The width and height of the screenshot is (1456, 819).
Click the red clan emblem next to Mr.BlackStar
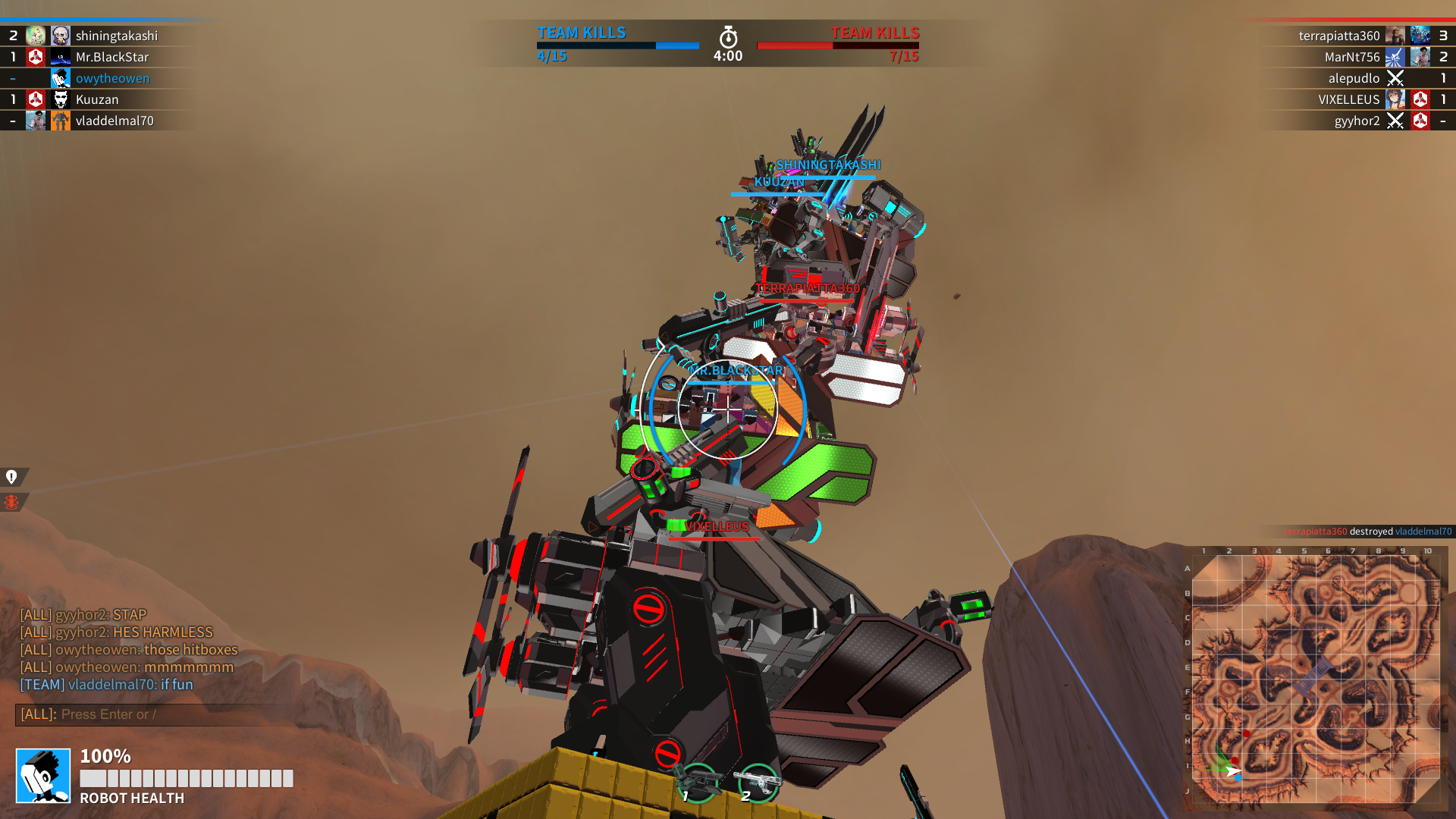click(x=34, y=57)
